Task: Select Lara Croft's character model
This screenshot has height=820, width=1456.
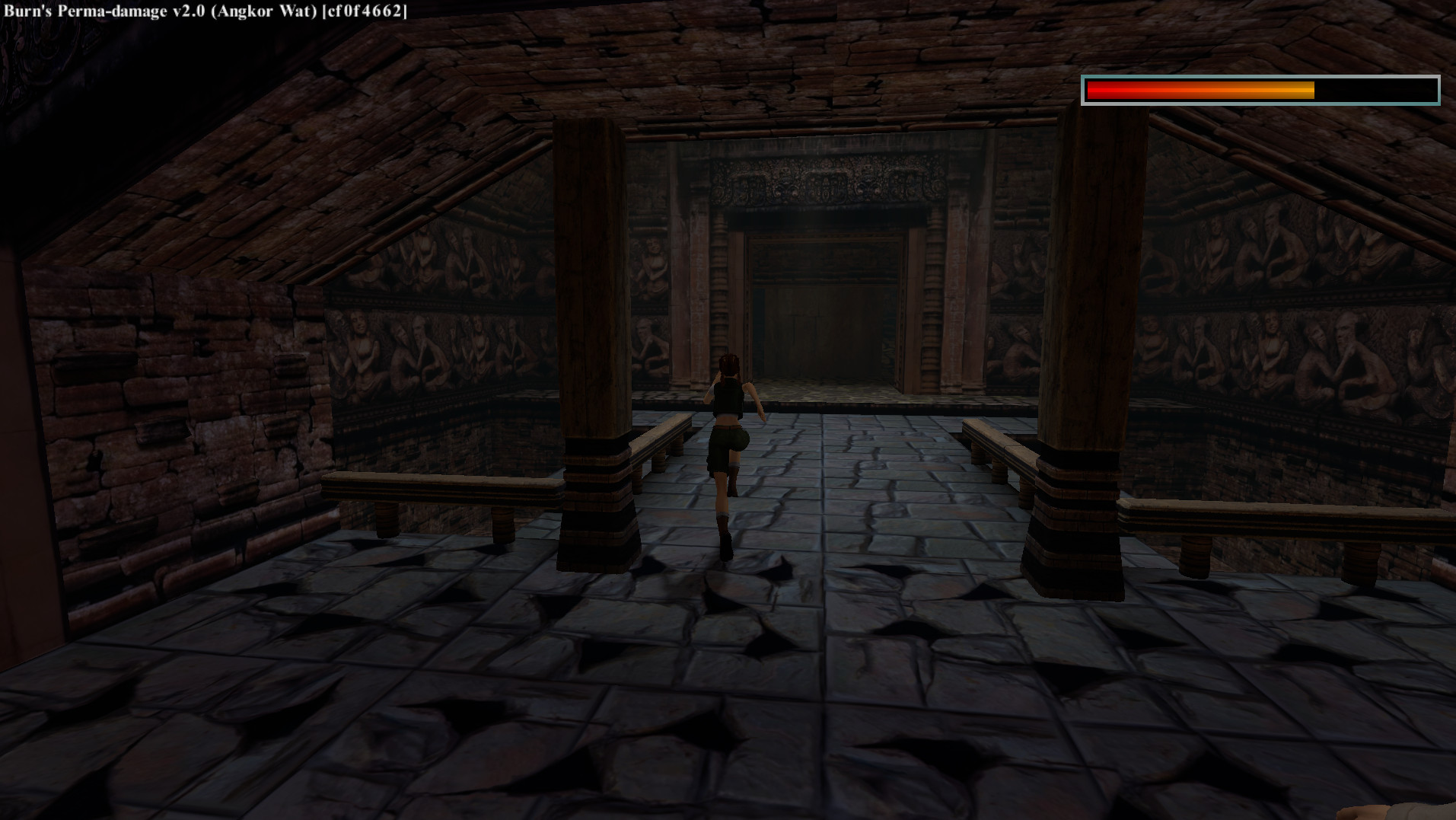Action: pyautogui.click(x=729, y=426)
